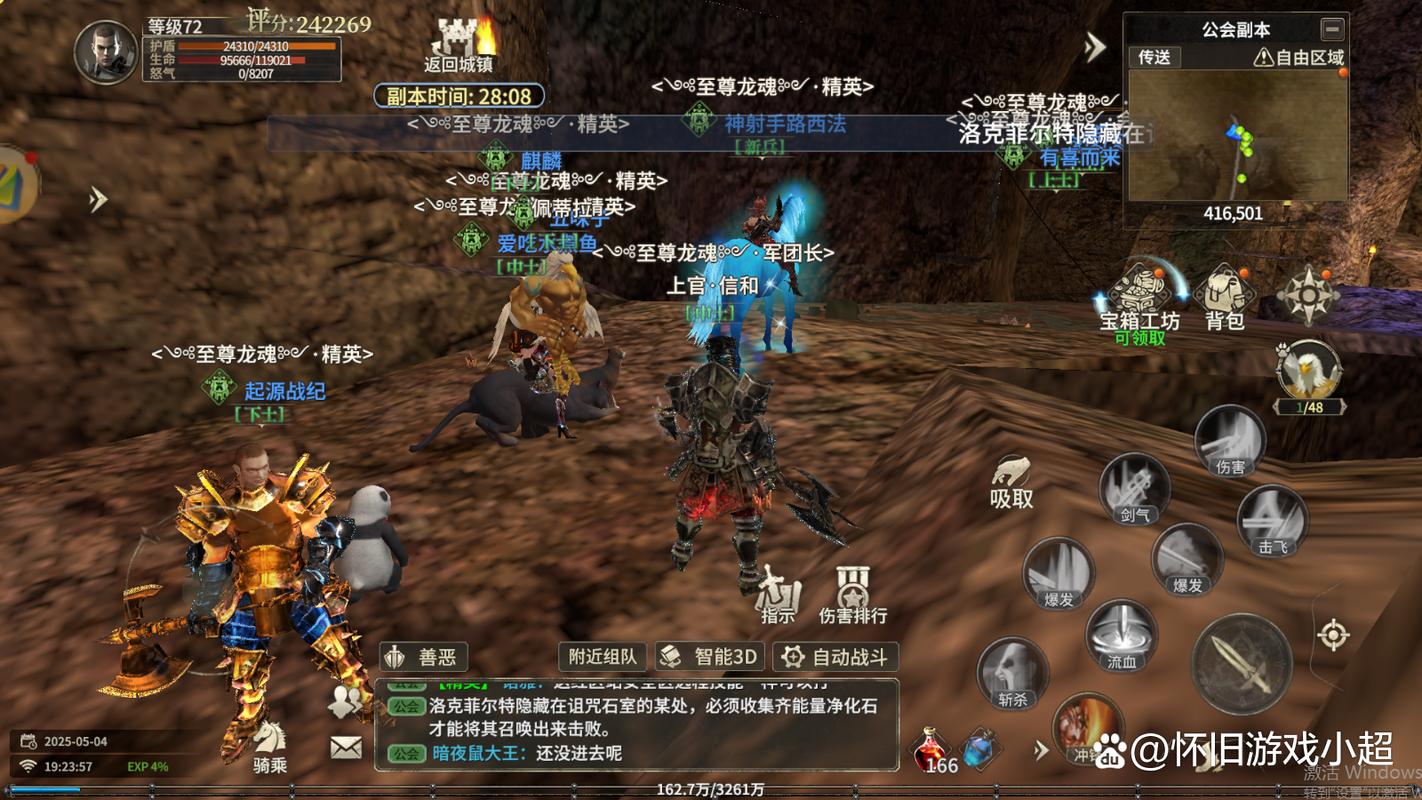Image resolution: width=1422 pixels, height=800 pixels.
Task: Open the guild dungeon minimap
Action: tap(1235, 135)
